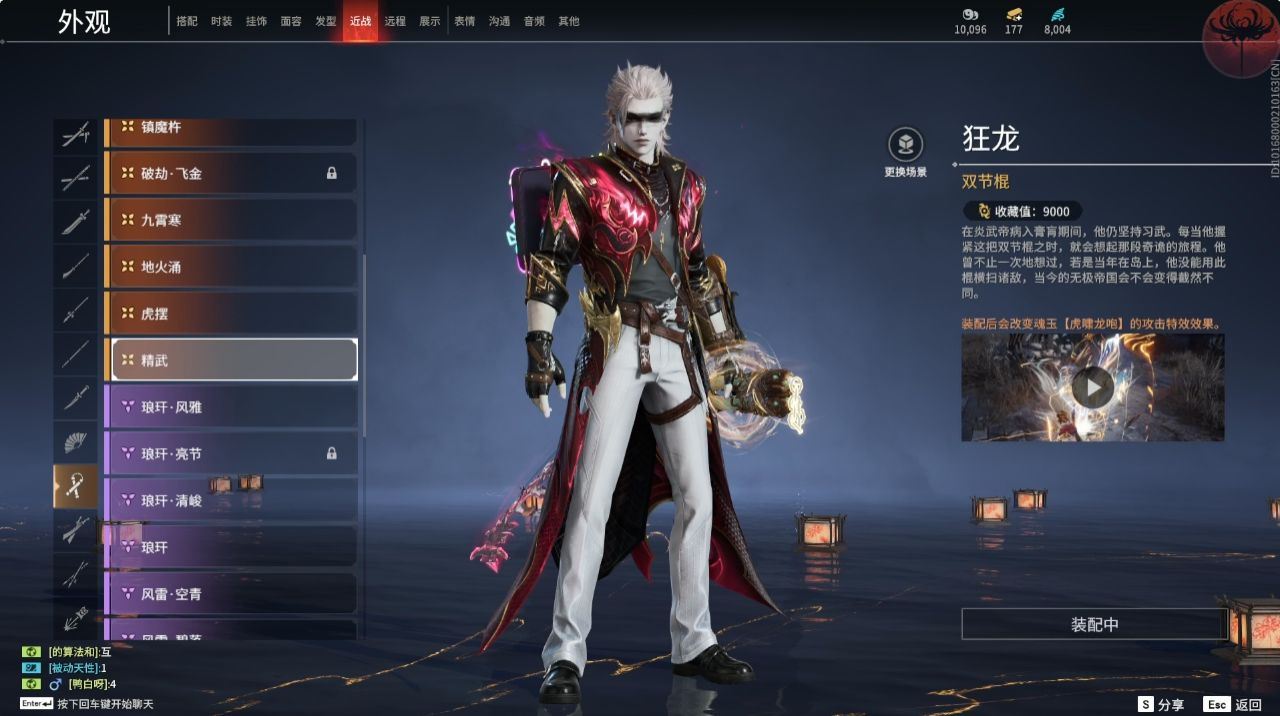
Task: Play the skill effect preview video
Action: pos(1092,387)
